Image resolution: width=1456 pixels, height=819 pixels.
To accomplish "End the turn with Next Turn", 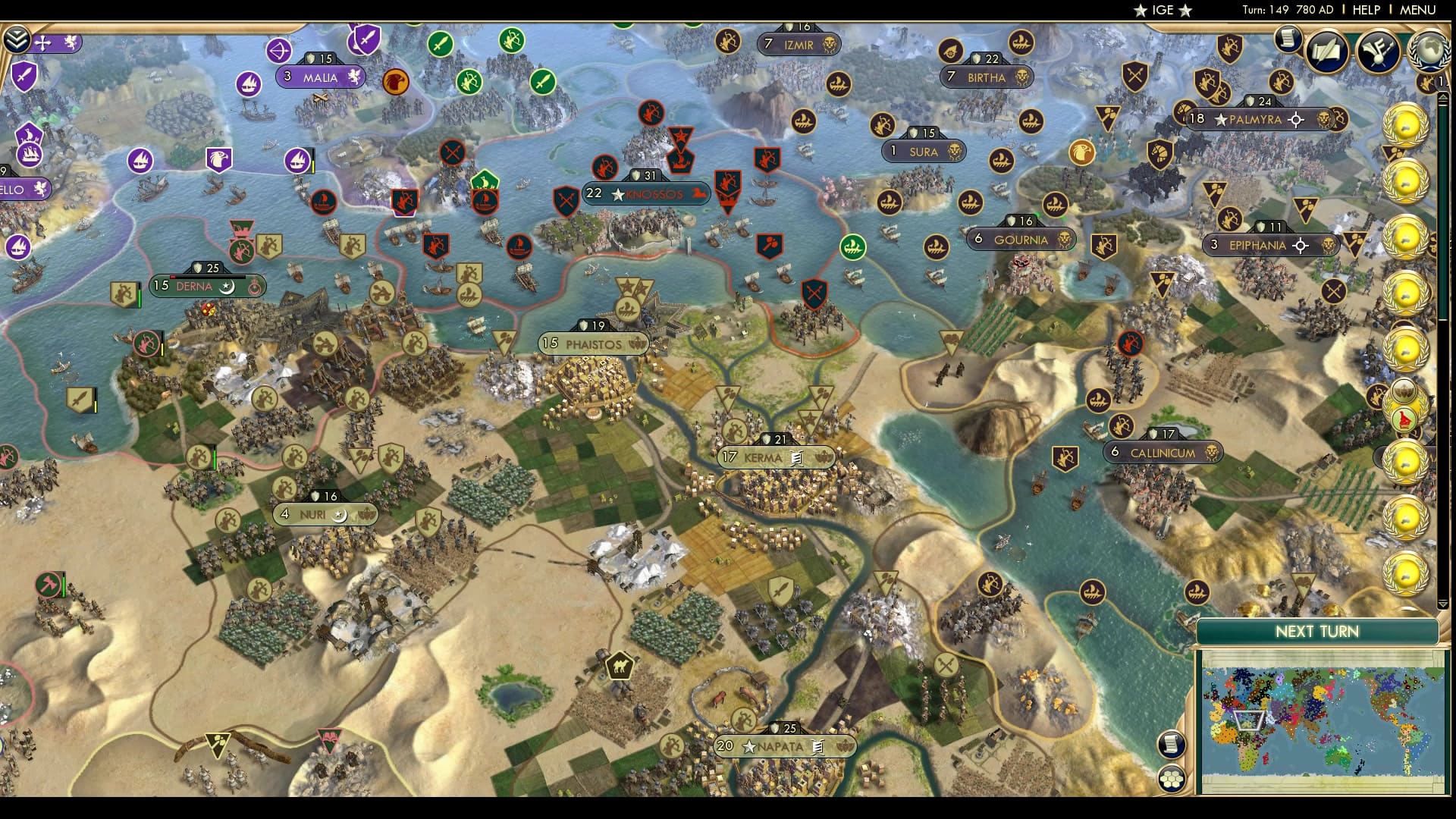I will tap(1316, 632).
